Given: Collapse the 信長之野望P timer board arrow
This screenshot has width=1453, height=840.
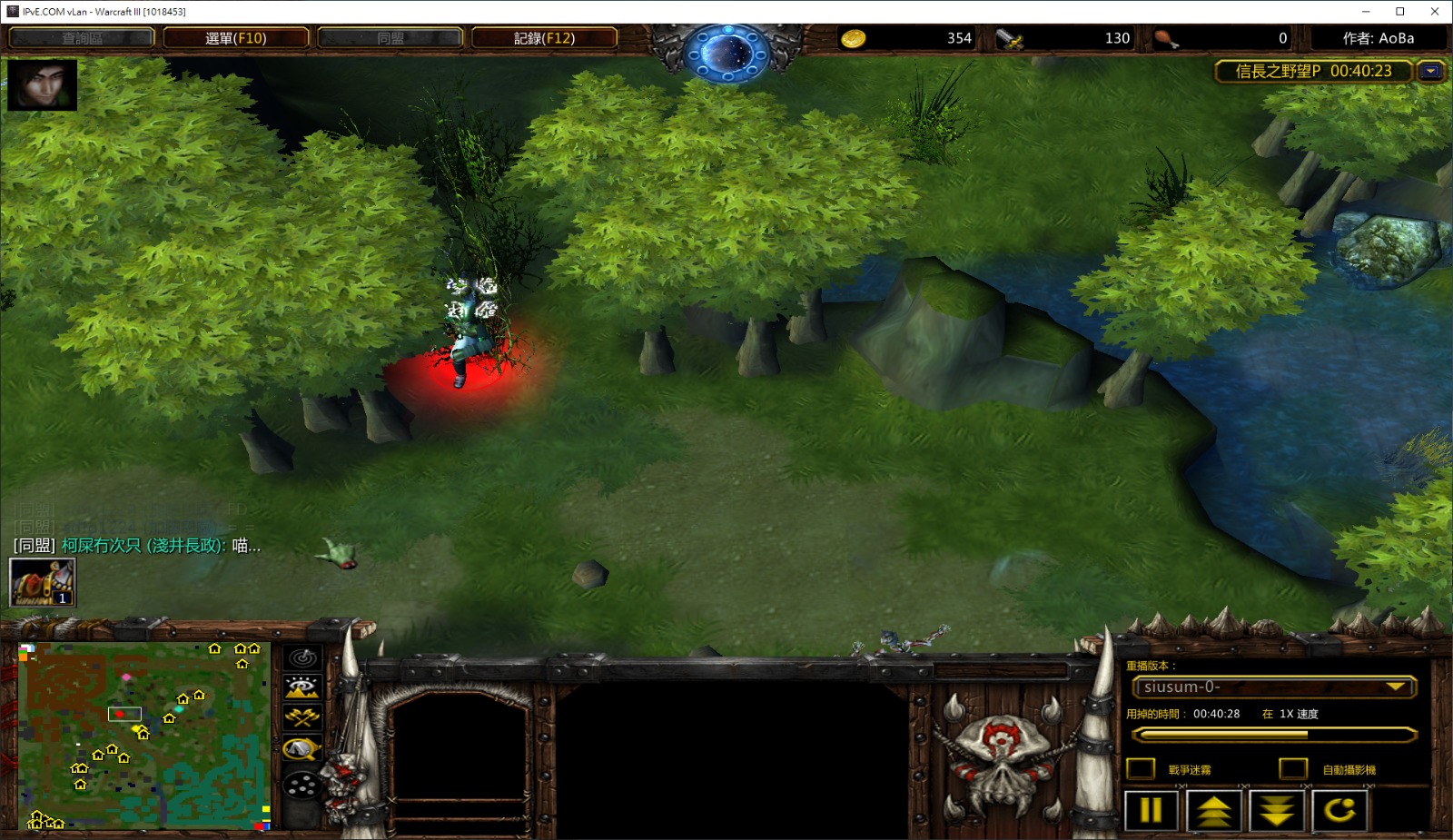Looking at the screenshot, I should point(1431,71).
